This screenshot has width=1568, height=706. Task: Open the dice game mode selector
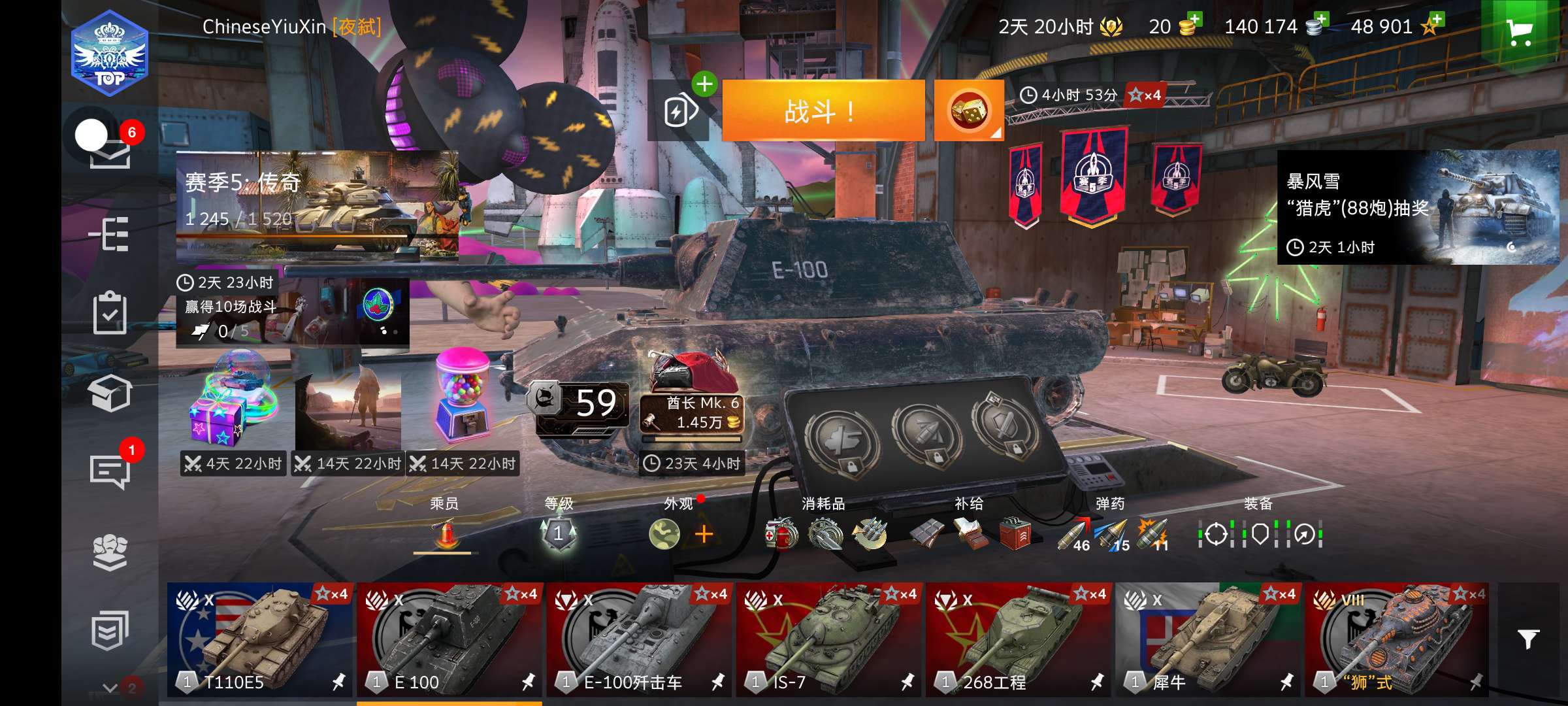point(968,111)
